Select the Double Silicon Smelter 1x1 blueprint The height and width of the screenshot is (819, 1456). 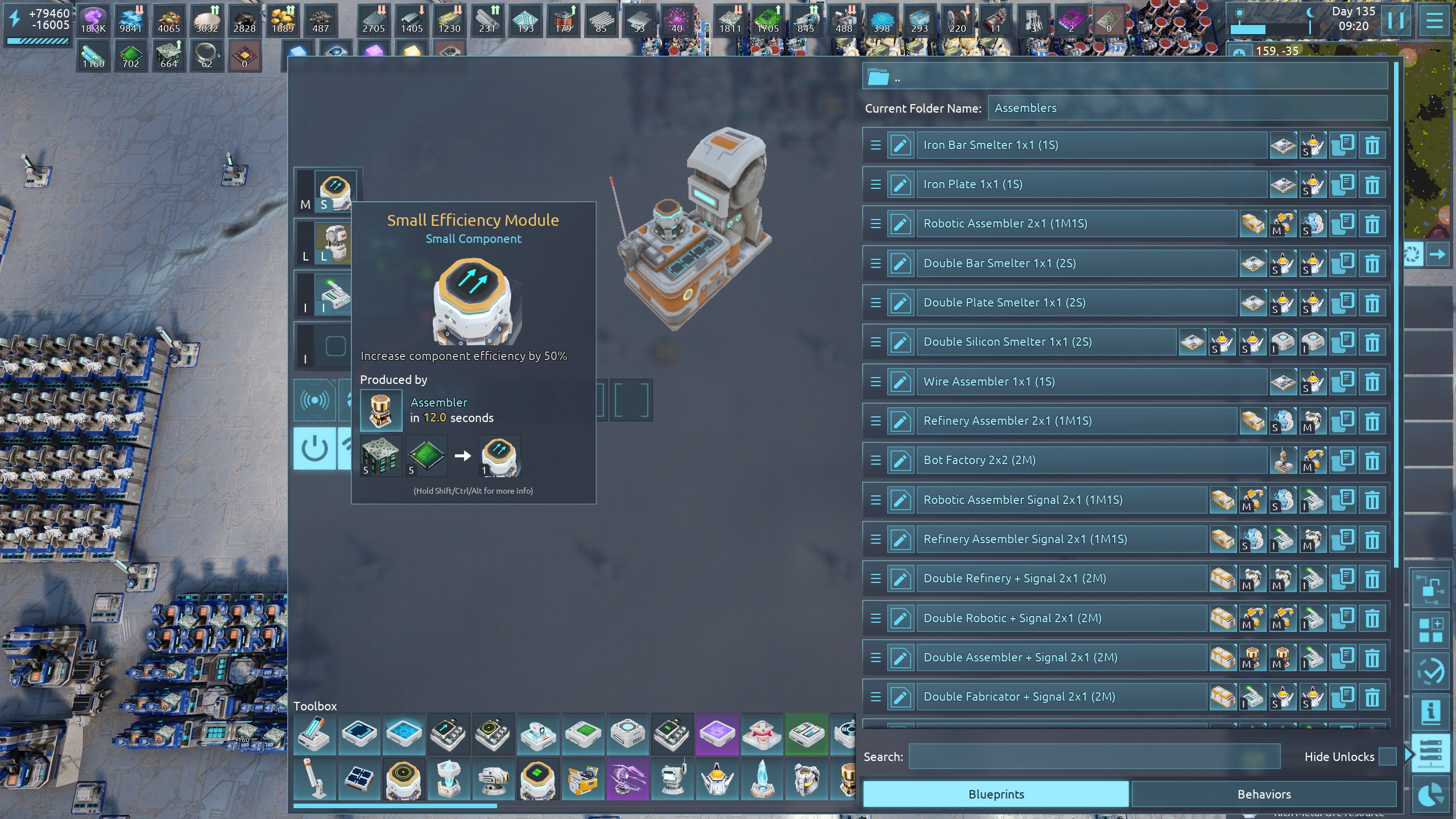pos(1045,342)
